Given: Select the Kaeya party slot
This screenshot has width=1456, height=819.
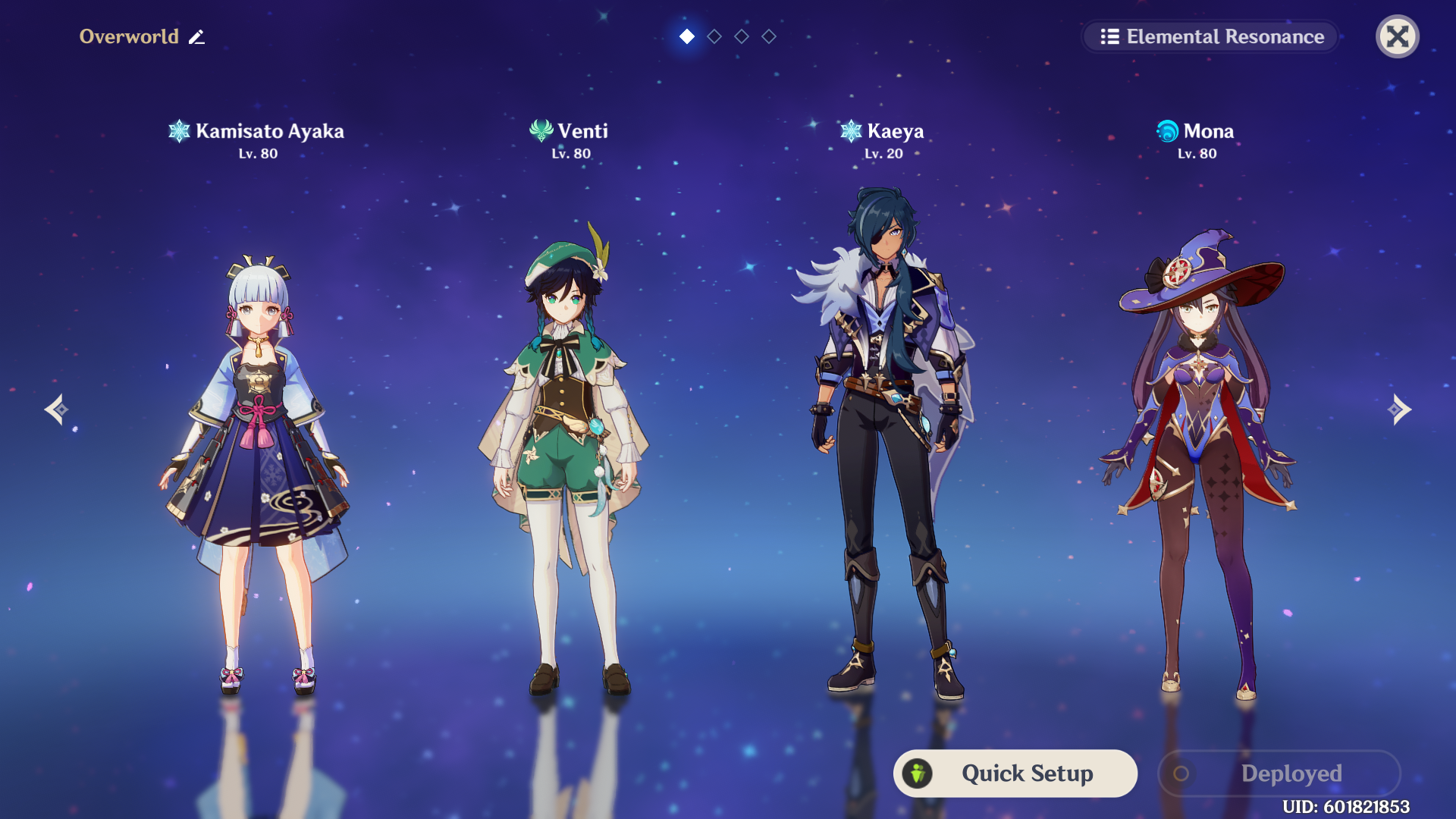Looking at the screenshot, I should click(x=883, y=440).
